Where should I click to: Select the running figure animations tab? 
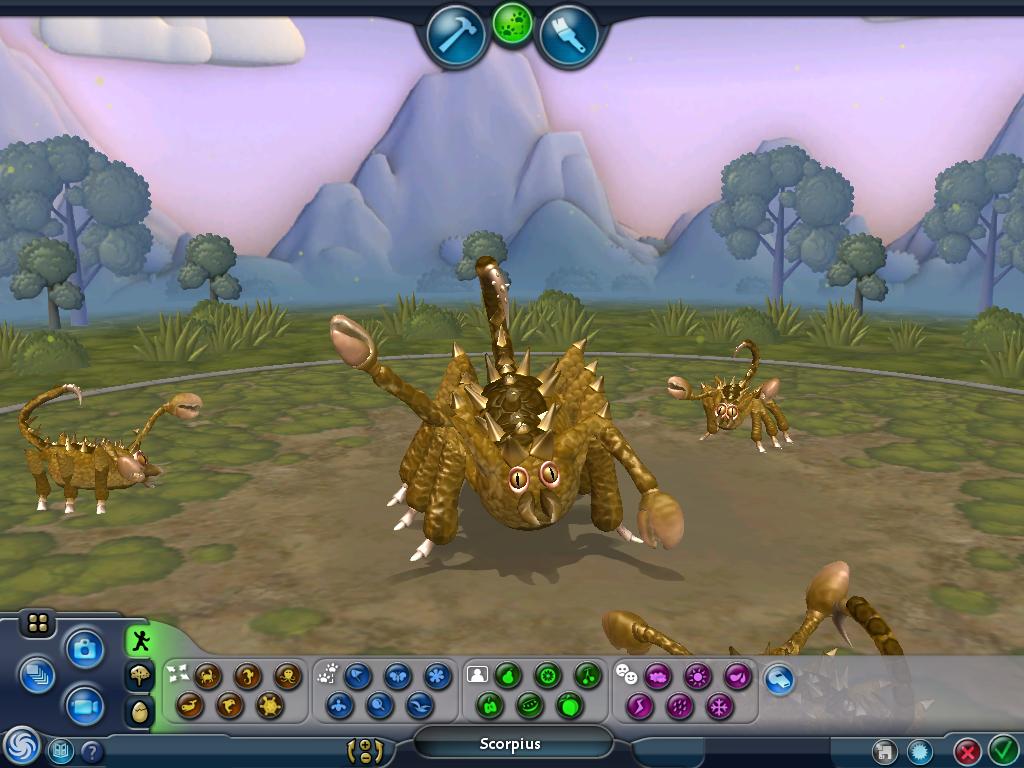[139, 640]
